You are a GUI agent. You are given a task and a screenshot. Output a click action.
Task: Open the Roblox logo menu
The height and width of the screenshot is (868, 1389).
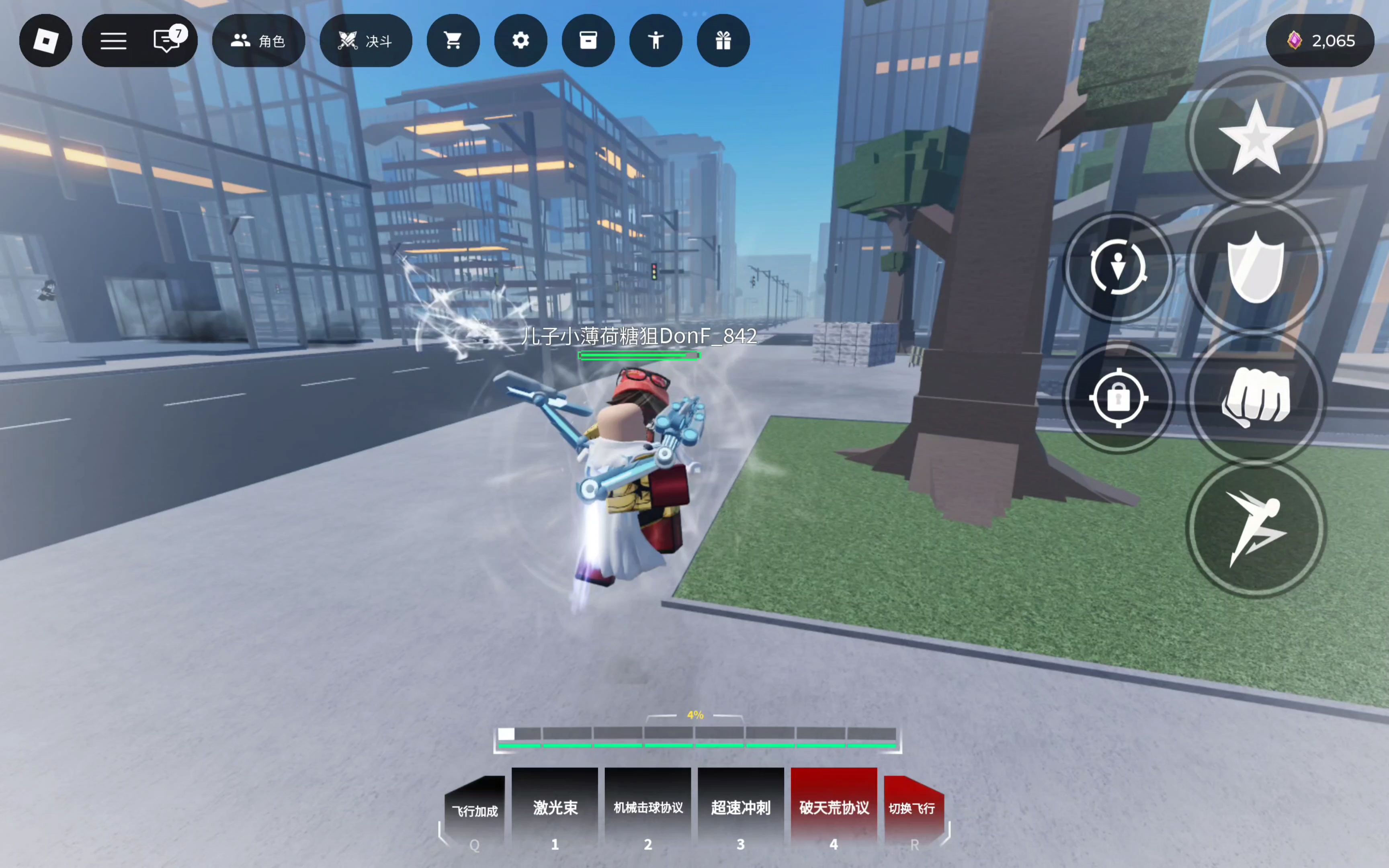(x=46, y=41)
